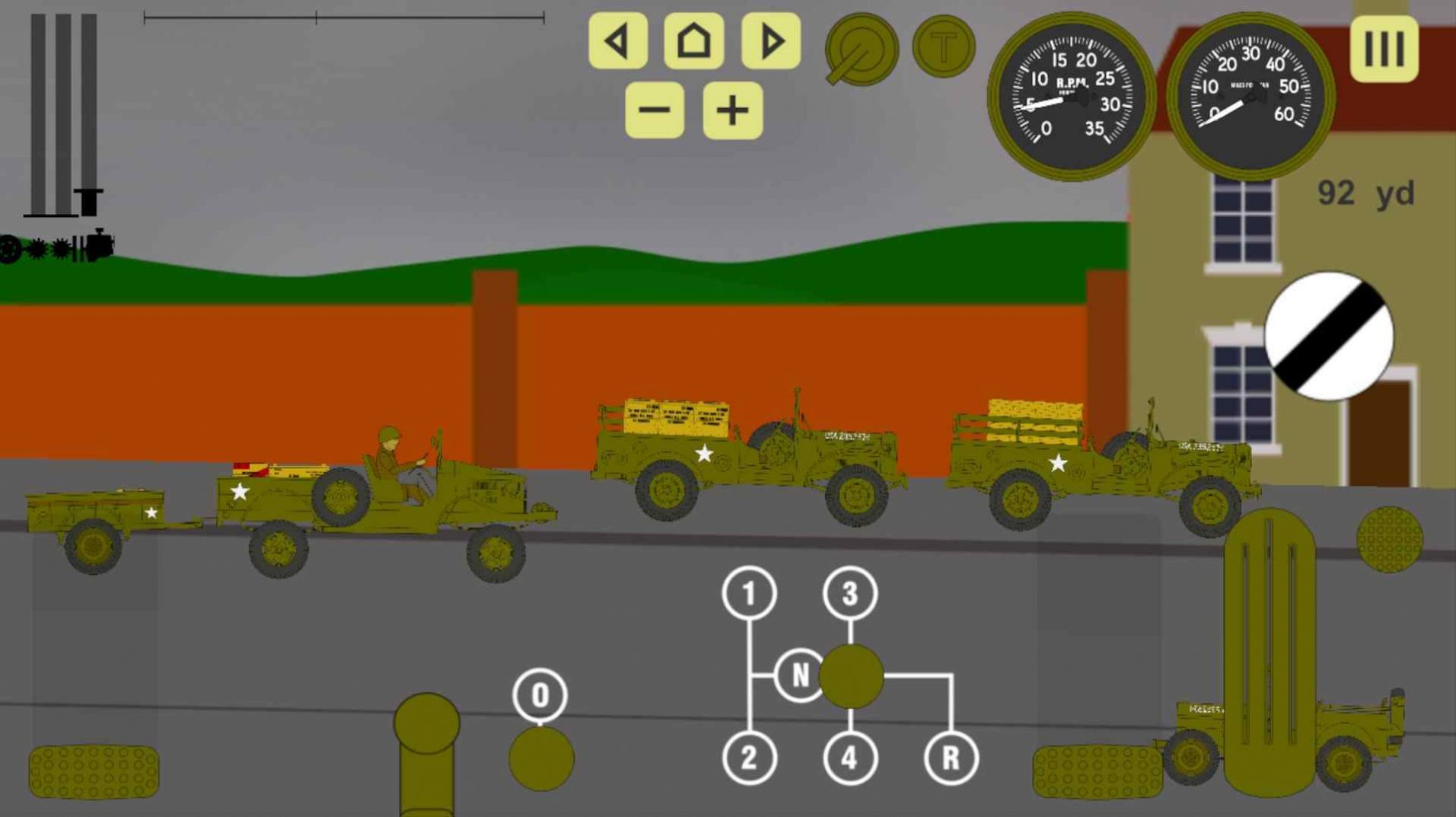Step on the wide pedal at bottom left
Viewport: 1456px width, 817px height.
click(94, 771)
